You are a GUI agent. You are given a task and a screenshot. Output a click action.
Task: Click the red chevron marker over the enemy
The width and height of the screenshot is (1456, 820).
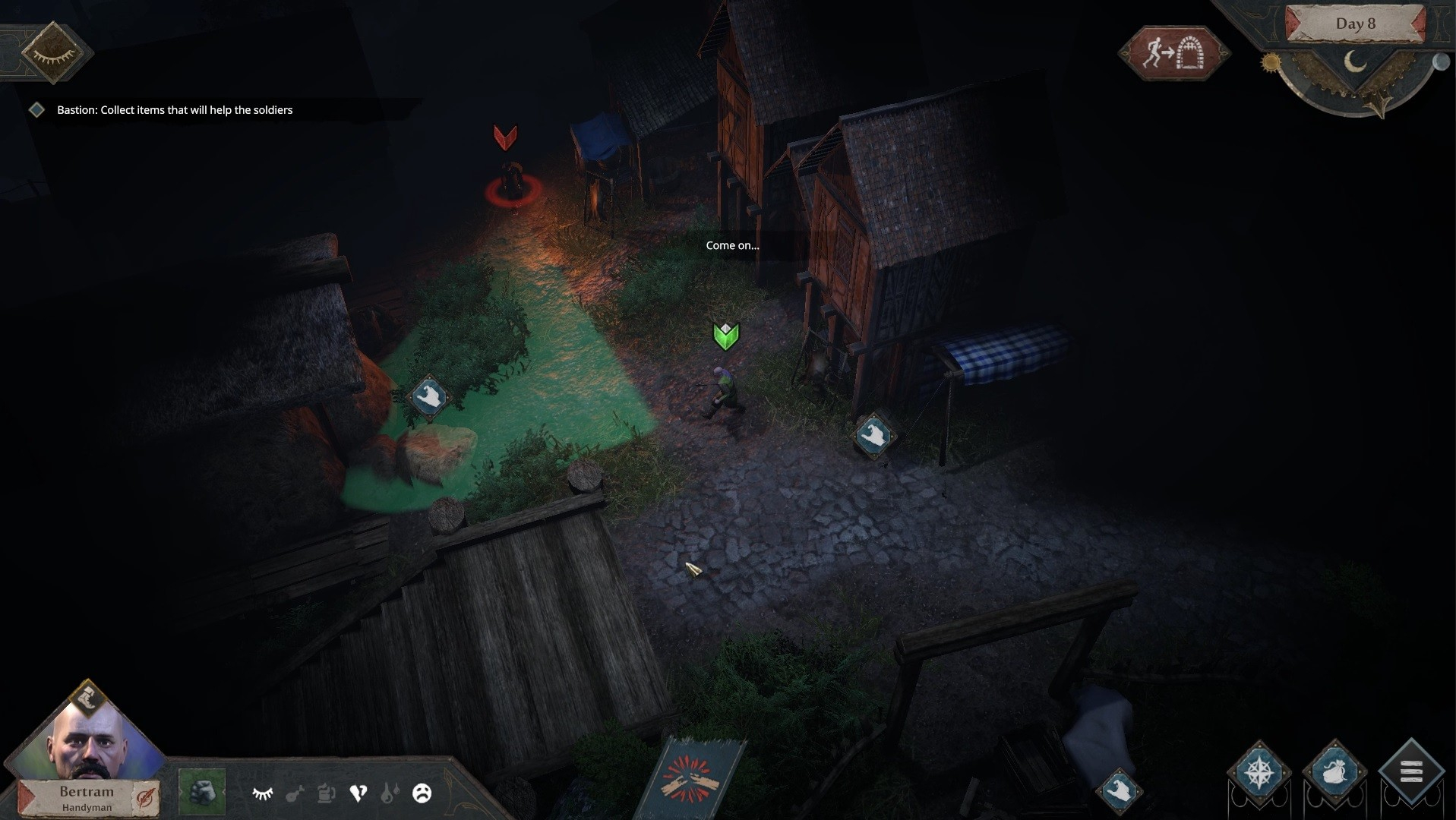505,137
